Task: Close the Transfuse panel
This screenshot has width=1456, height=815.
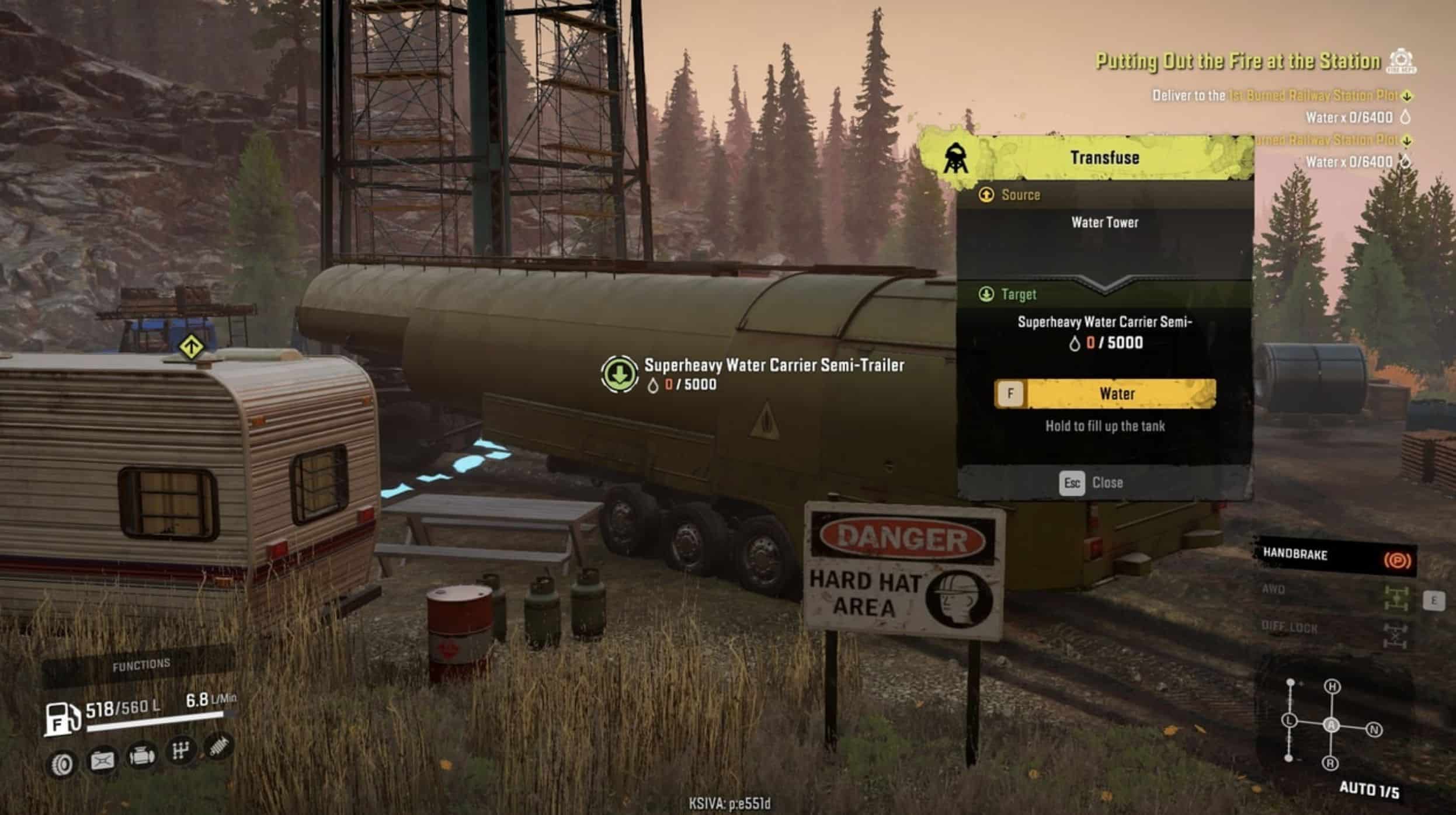Action: click(1091, 483)
